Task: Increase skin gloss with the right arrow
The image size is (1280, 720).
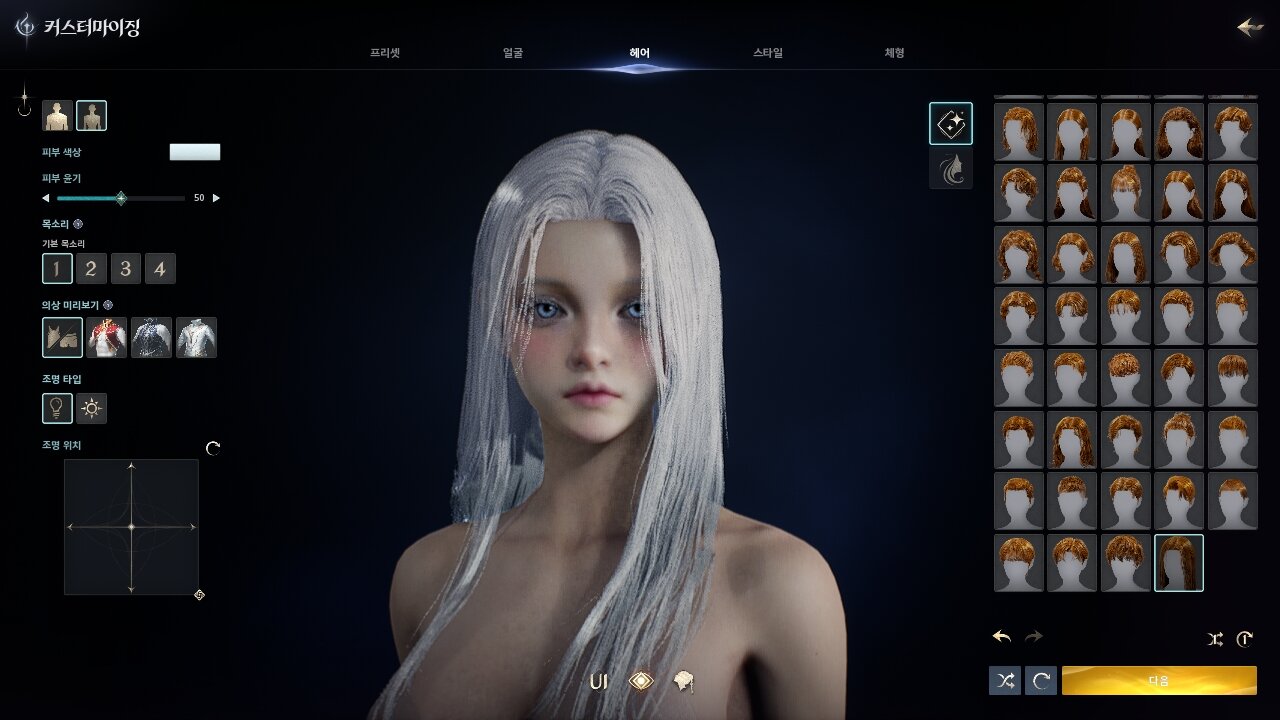Action: [216, 198]
